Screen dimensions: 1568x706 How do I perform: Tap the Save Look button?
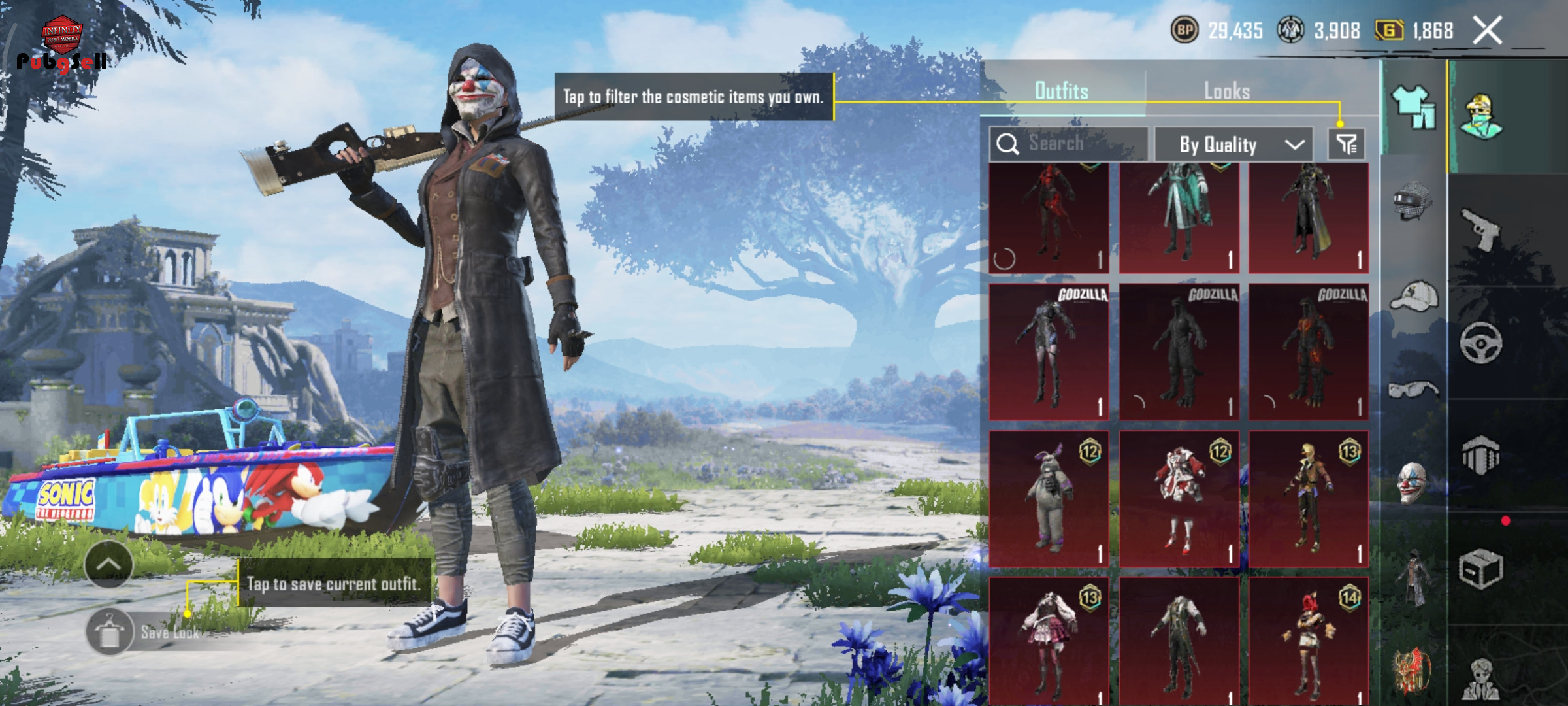click(x=144, y=631)
